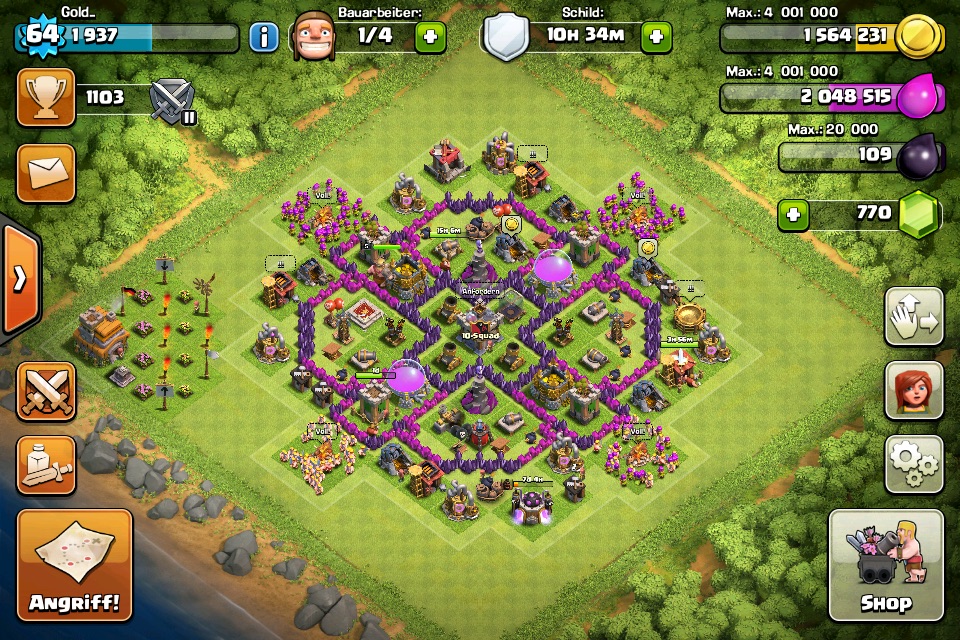Image resolution: width=960 pixels, height=640 pixels.
Task: Open the red-haired villager button
Action: pyautogui.click(x=914, y=390)
